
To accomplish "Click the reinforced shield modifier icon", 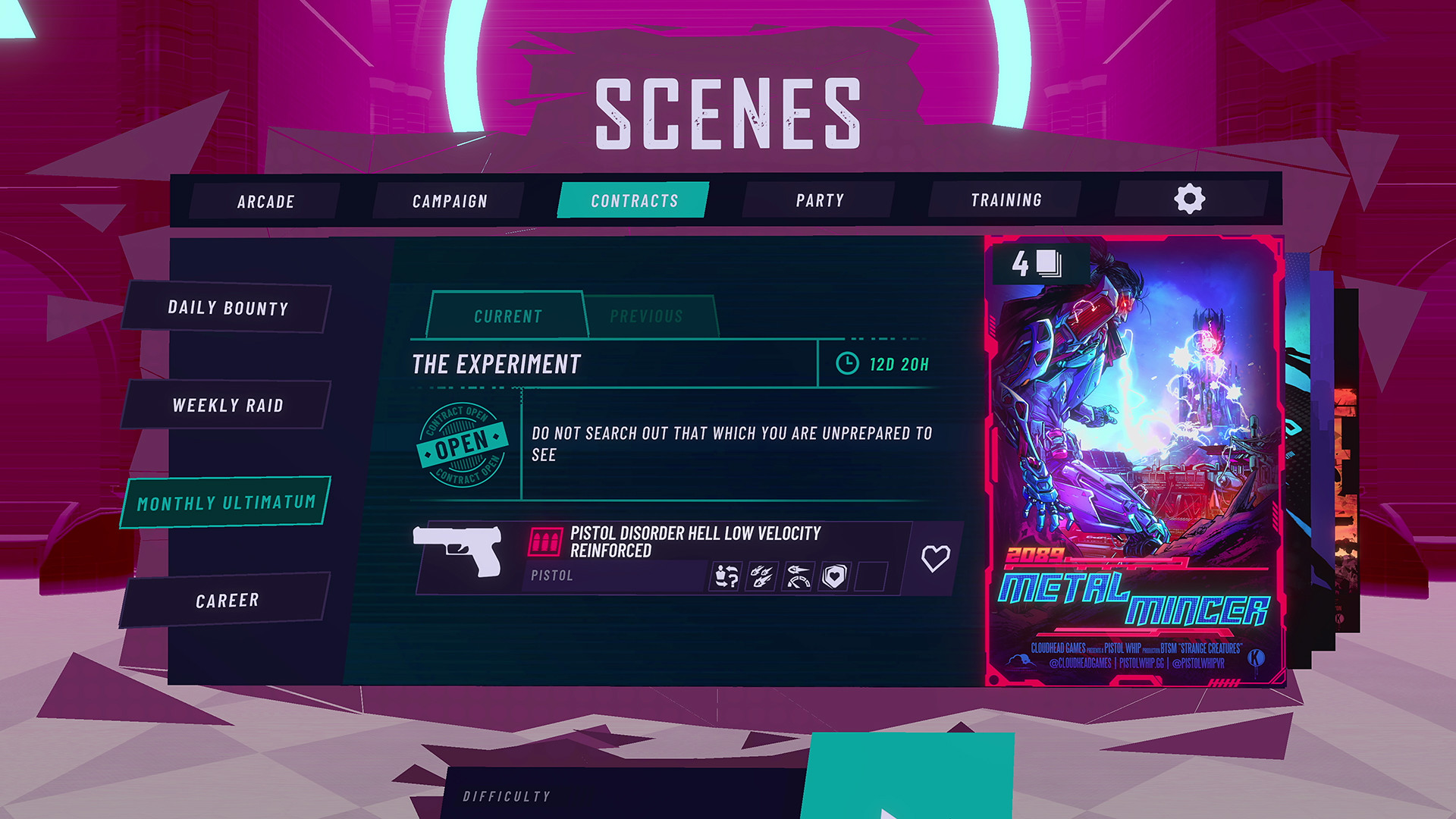I will tap(834, 577).
